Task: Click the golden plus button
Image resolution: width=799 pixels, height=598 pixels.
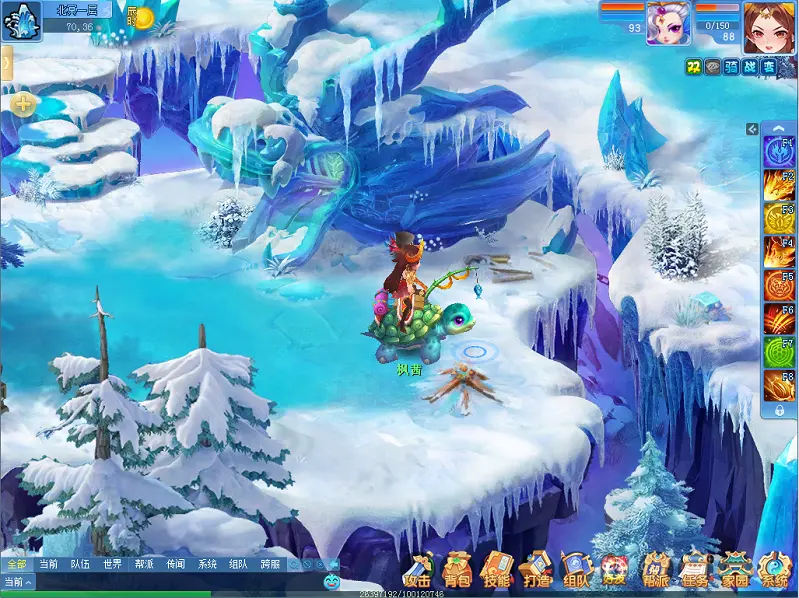Action: [24, 104]
